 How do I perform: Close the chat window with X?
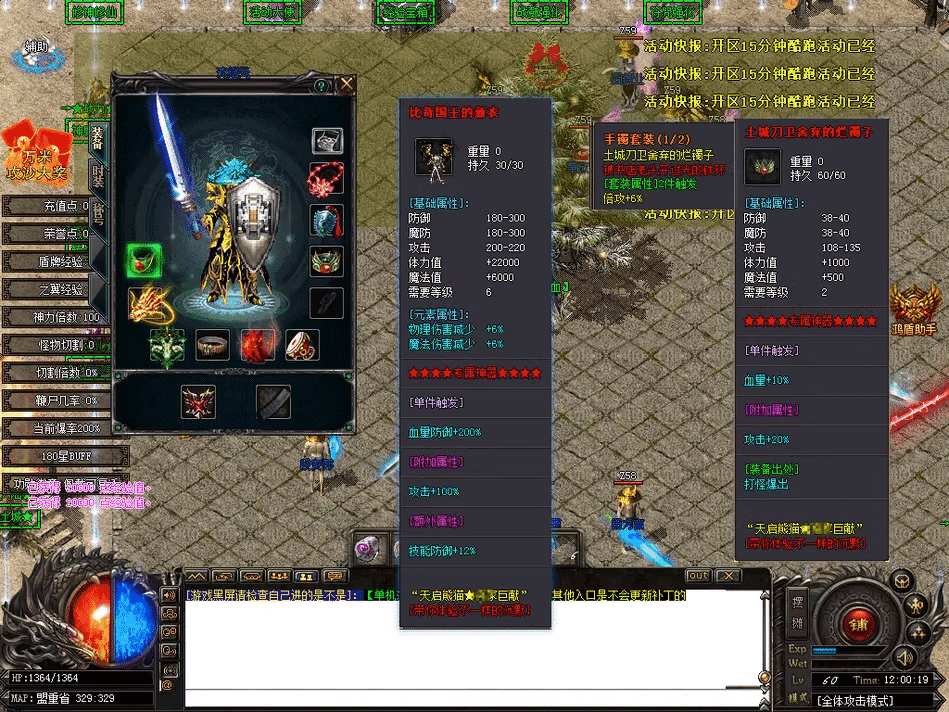[x=727, y=576]
